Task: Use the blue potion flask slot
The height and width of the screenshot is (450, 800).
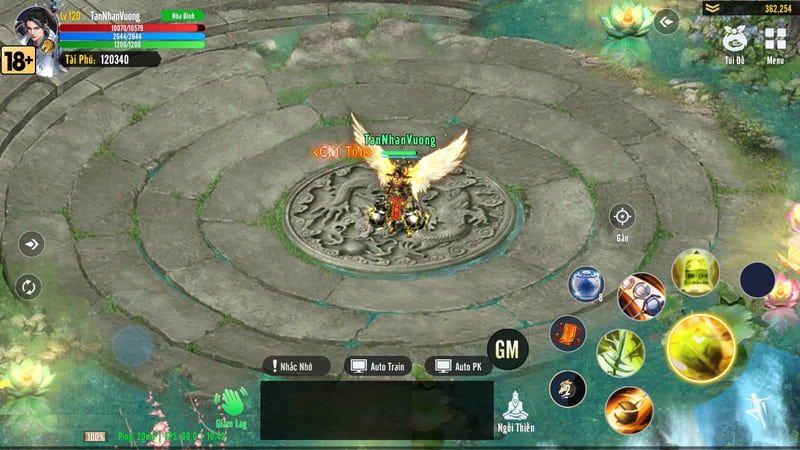Action: tap(586, 284)
